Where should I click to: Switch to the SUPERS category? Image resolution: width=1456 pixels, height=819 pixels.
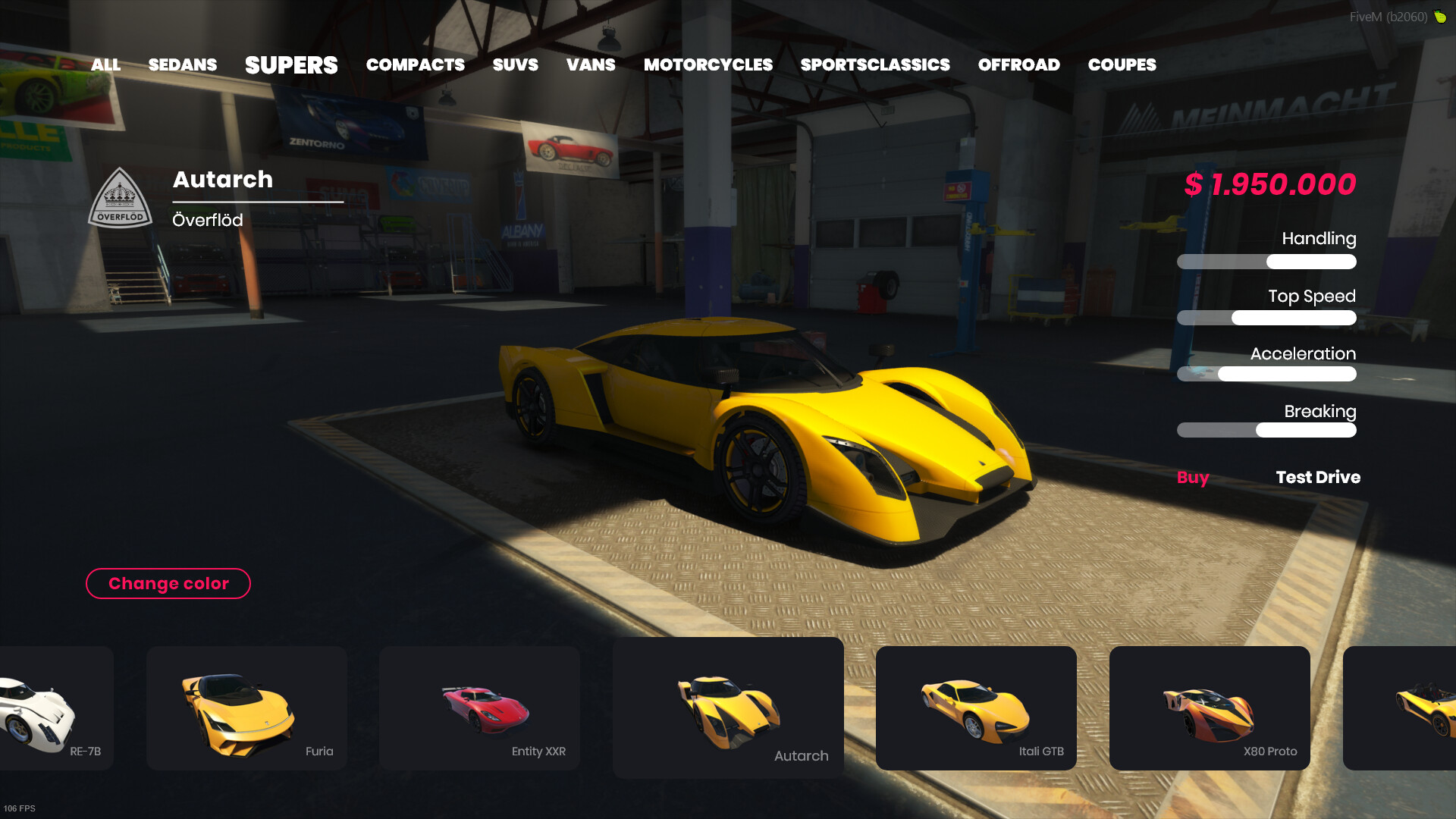[291, 65]
